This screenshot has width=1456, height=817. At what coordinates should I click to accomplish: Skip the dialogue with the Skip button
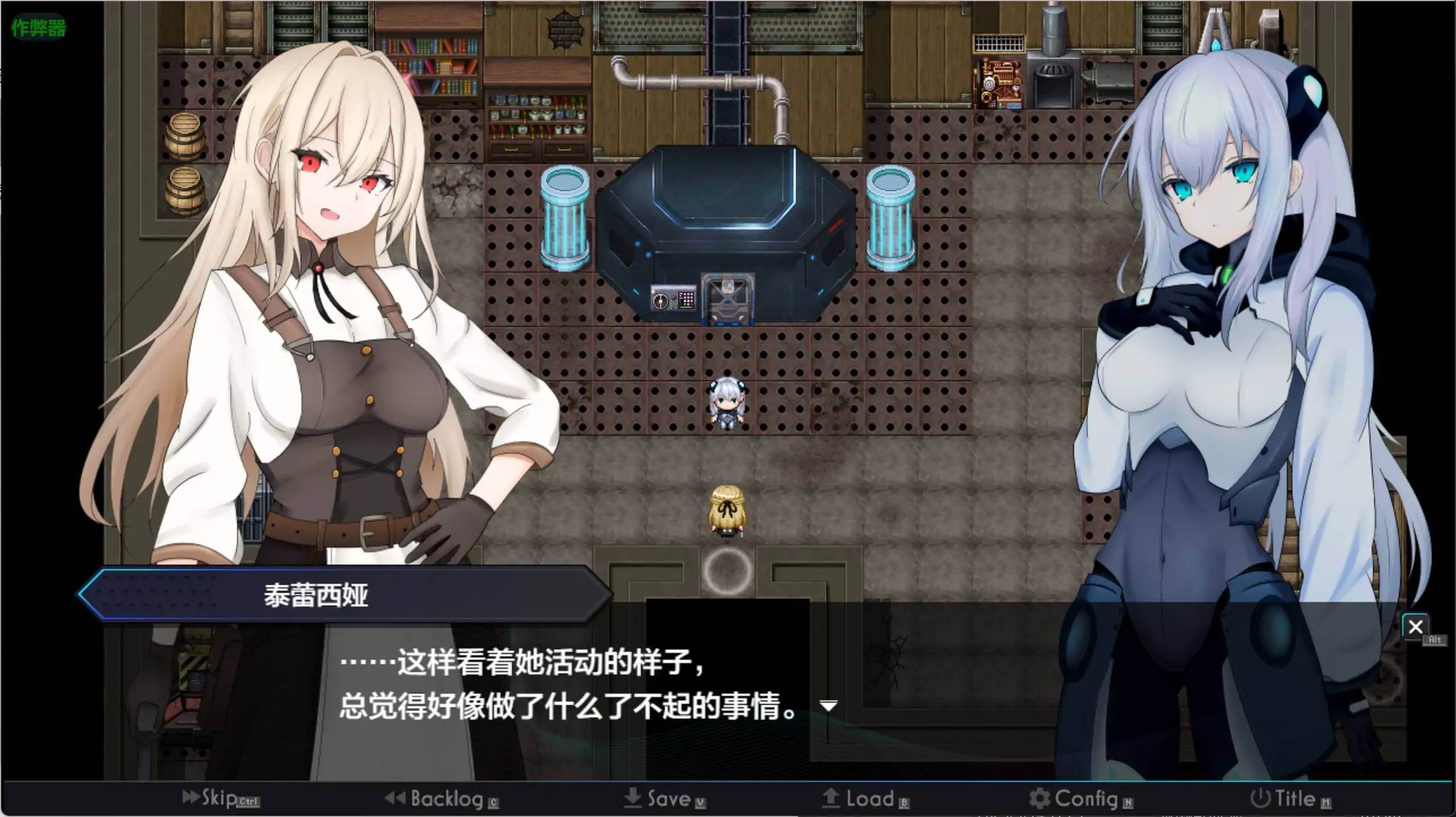click(219, 798)
